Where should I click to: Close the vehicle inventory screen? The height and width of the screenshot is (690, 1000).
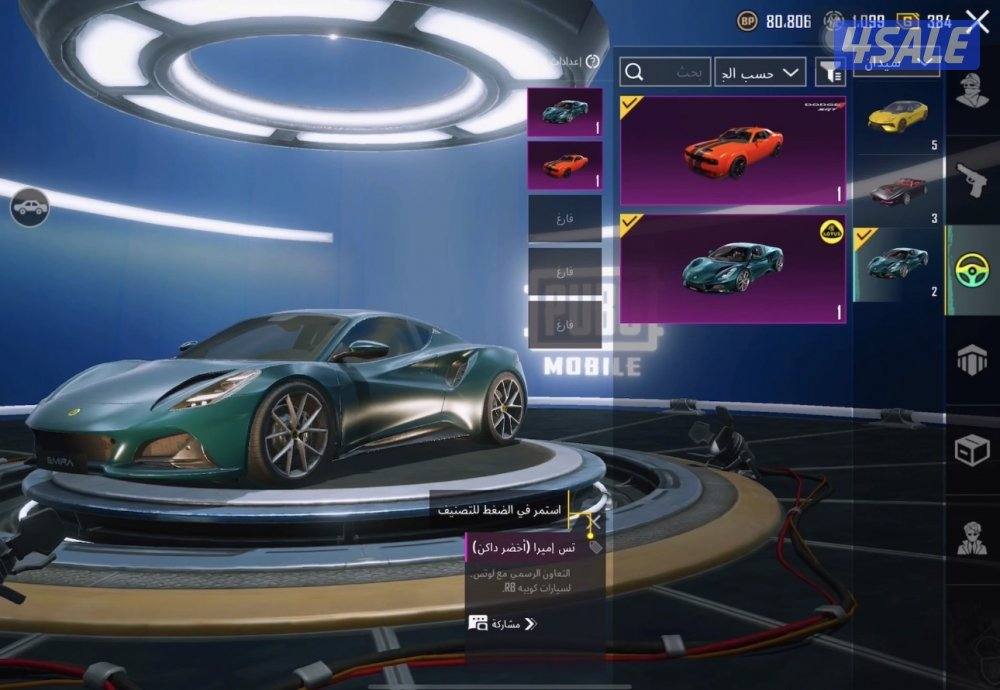click(977, 21)
